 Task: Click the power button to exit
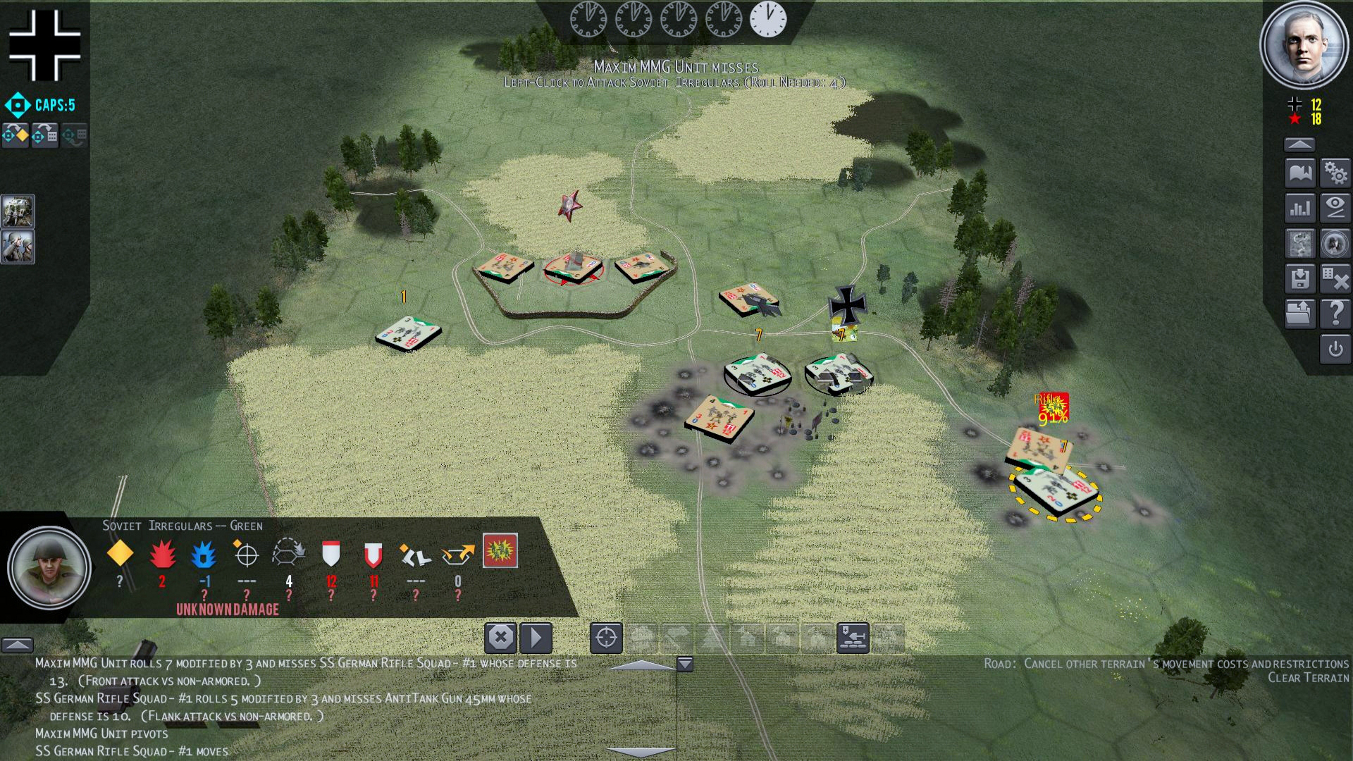pos(1337,348)
